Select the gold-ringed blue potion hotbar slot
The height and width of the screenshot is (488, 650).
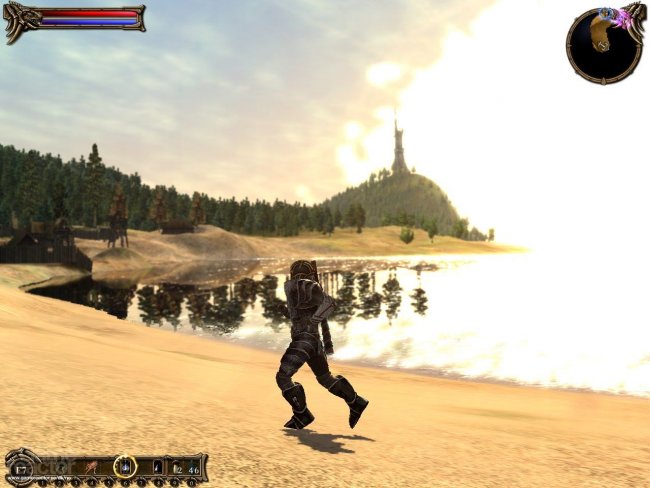point(125,466)
